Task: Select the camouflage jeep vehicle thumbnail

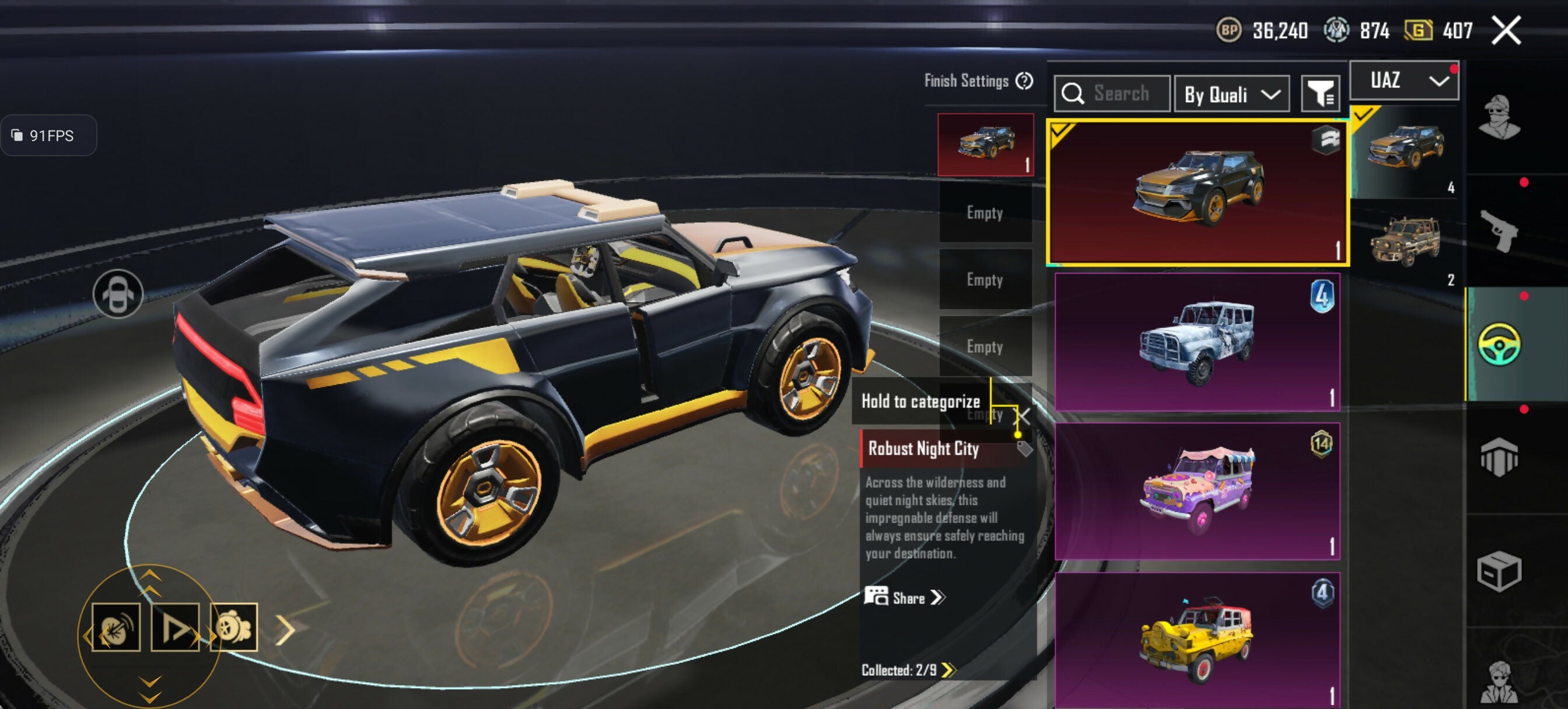Action: (1405, 242)
